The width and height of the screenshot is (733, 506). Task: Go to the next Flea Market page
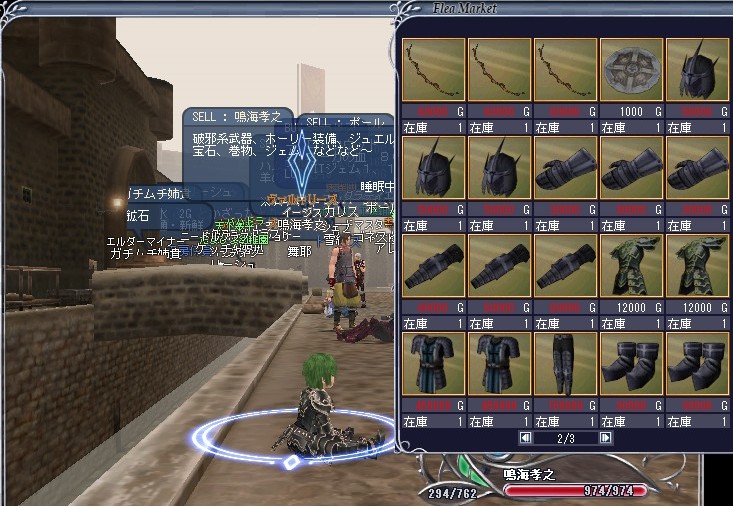(x=605, y=438)
